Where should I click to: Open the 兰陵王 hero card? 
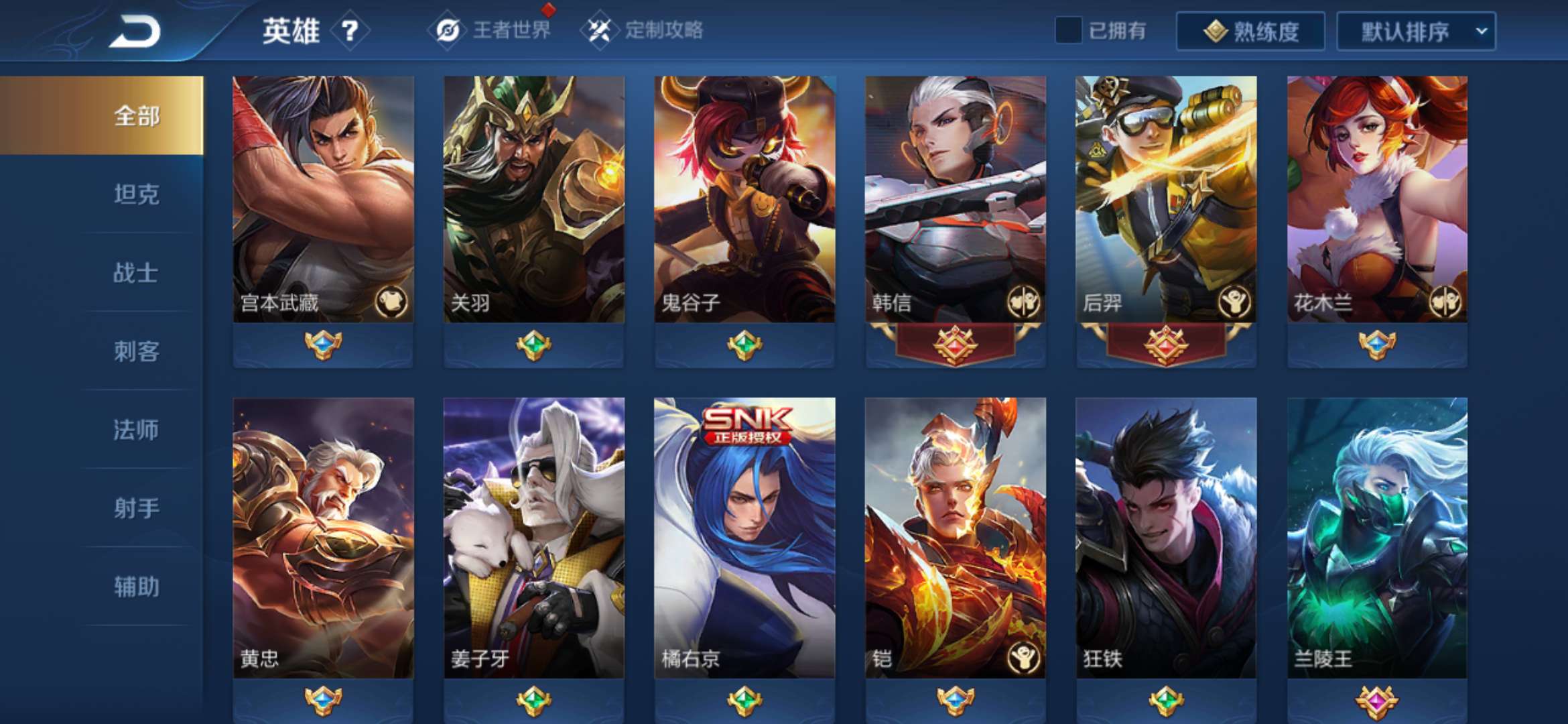click(x=1377, y=536)
